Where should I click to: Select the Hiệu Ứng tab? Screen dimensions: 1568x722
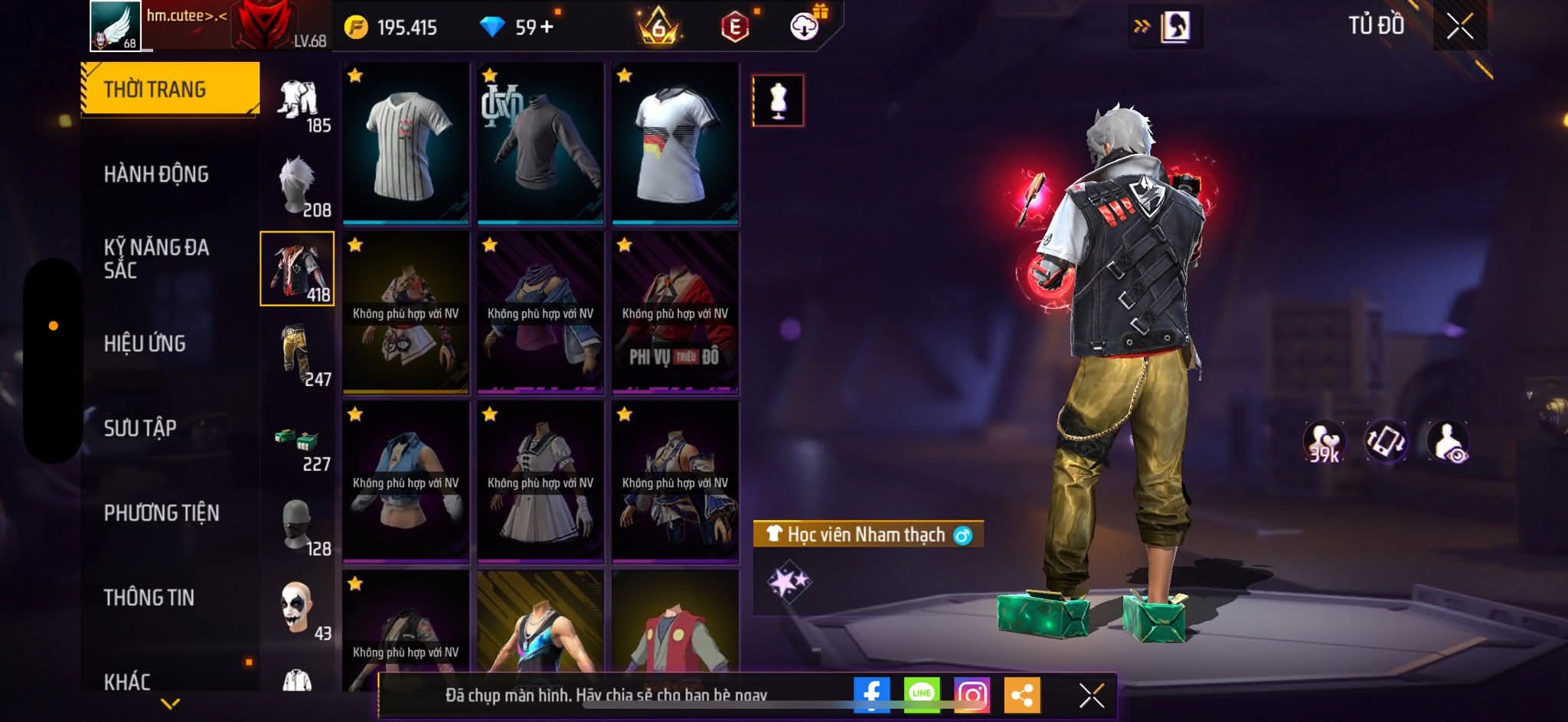coord(145,344)
